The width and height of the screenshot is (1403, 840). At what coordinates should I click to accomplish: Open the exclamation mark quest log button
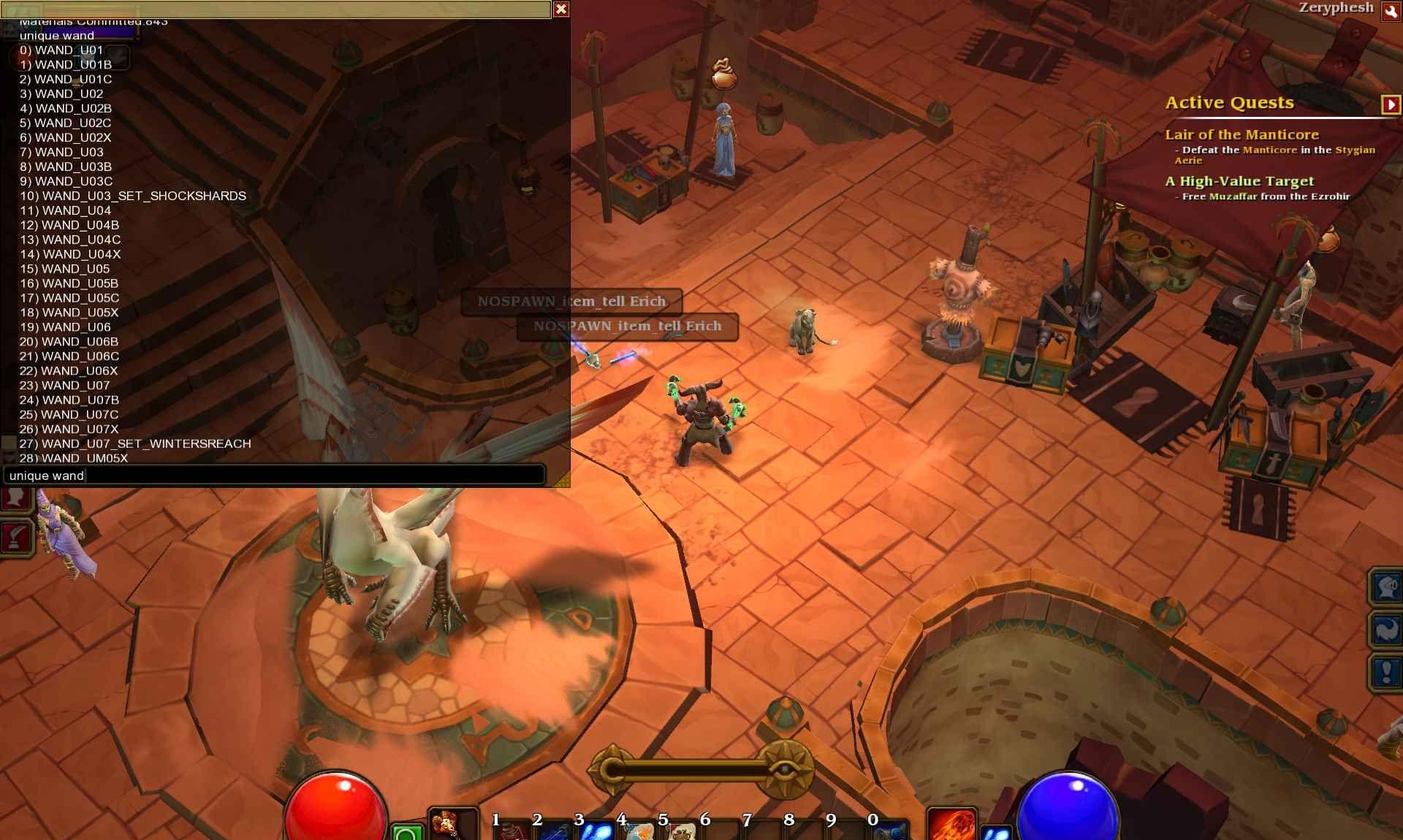tap(1386, 672)
